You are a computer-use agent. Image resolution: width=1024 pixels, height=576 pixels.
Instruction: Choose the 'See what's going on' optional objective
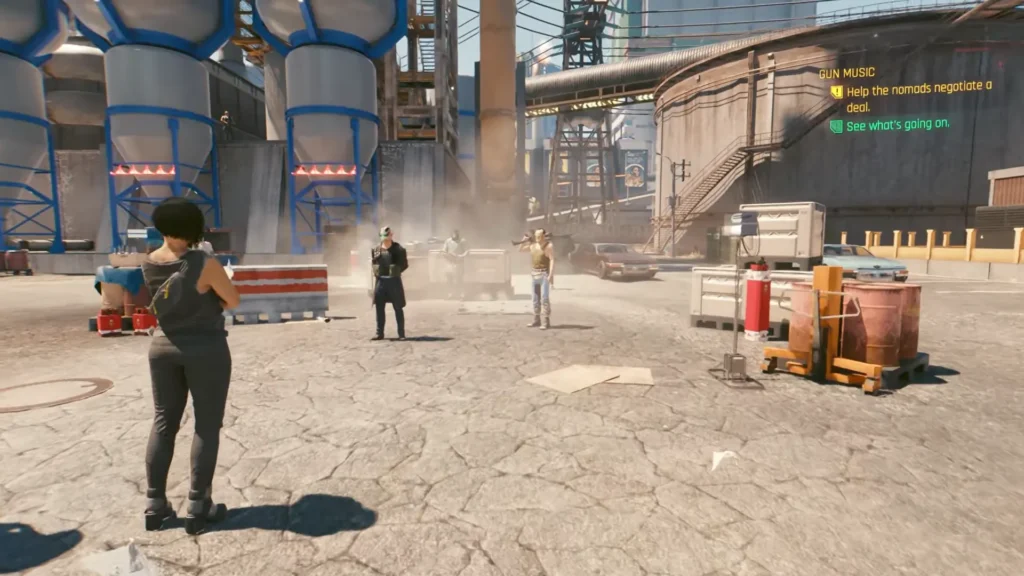[898, 125]
